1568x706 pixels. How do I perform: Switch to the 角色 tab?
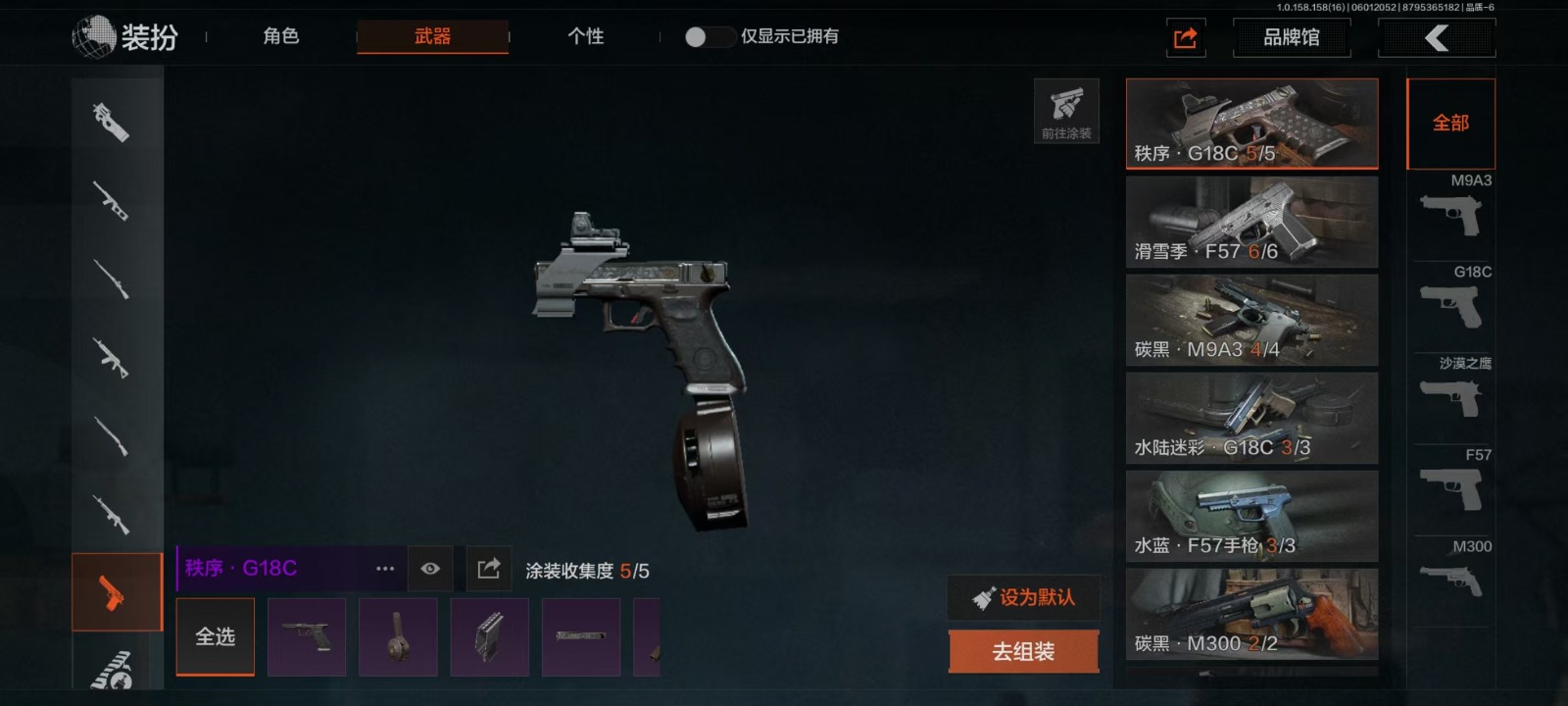280,37
